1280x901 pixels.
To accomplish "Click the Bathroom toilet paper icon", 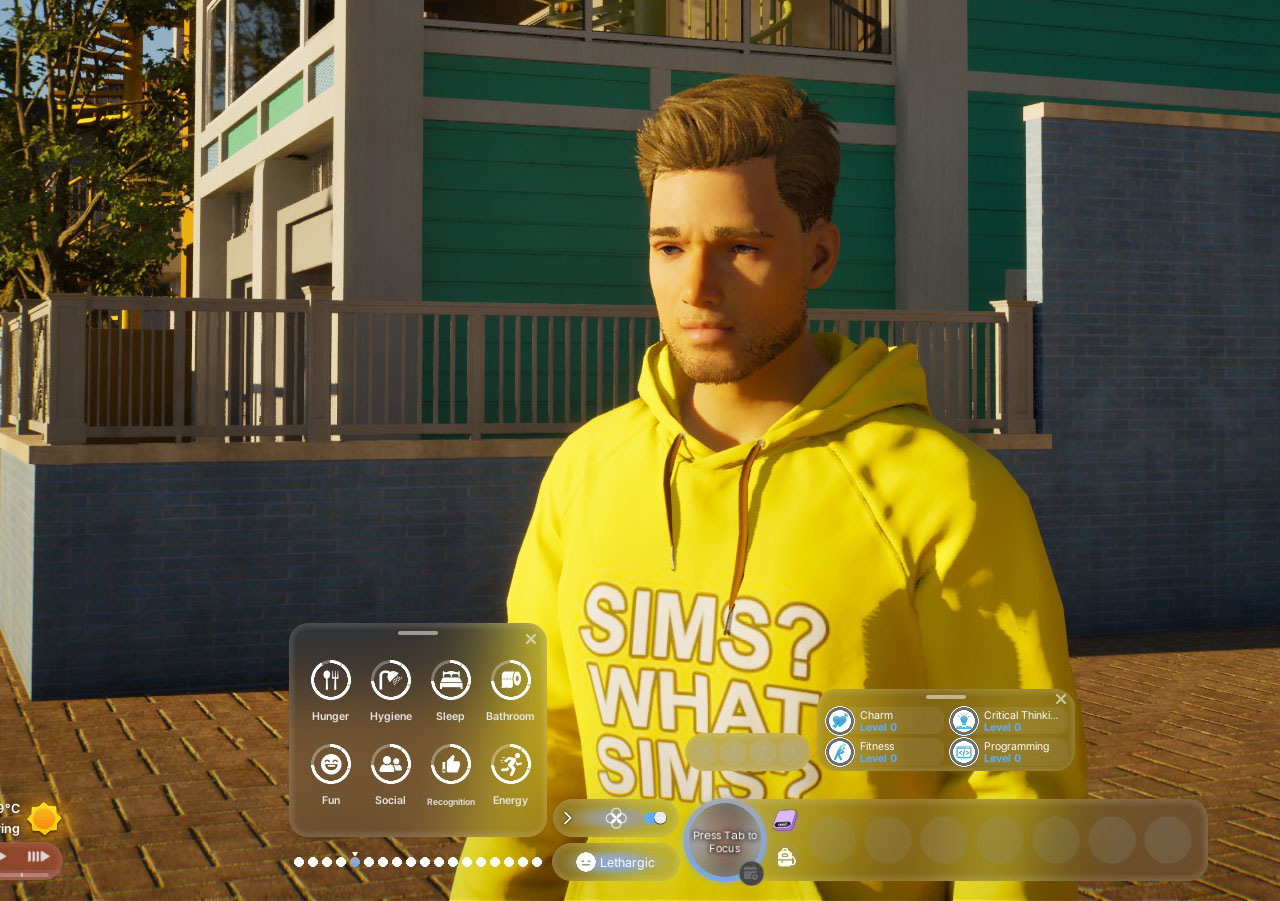I will [x=510, y=680].
